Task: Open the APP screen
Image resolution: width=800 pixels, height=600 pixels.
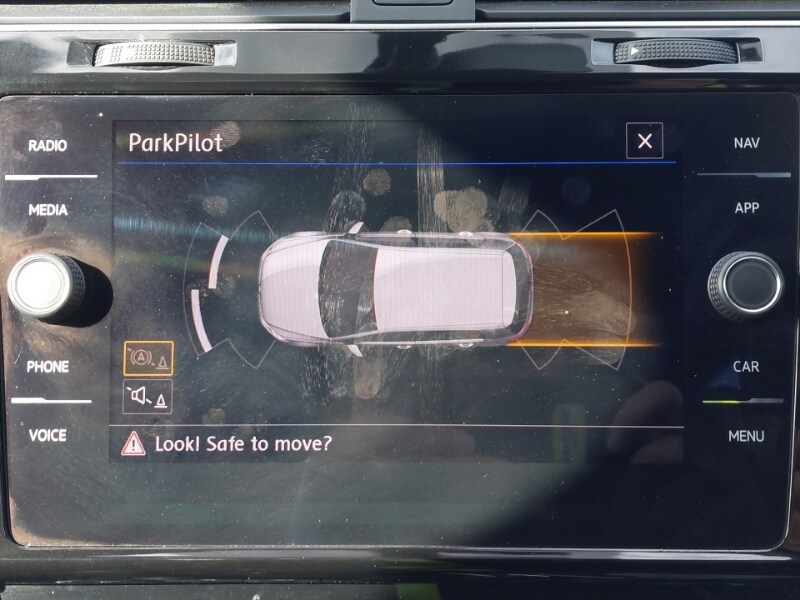Action: click(746, 208)
